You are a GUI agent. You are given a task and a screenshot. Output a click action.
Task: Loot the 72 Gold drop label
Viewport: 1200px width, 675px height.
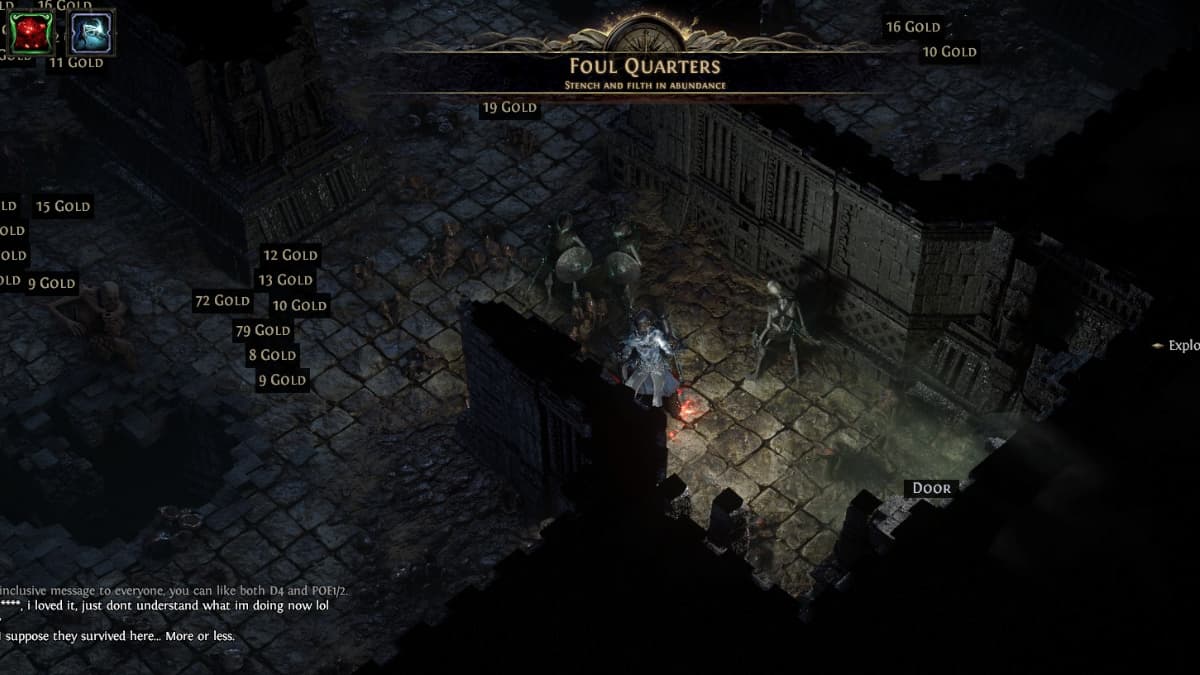(x=222, y=301)
